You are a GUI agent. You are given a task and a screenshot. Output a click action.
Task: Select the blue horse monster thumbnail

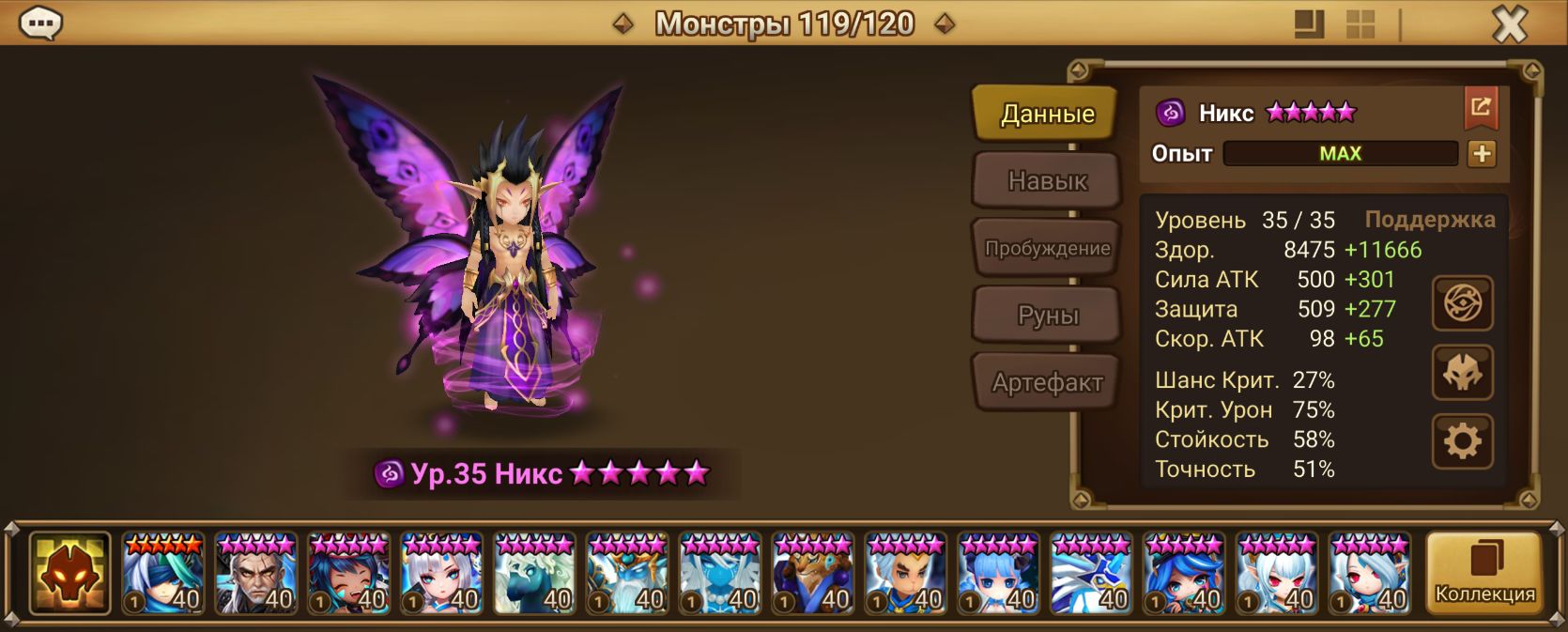click(x=534, y=573)
